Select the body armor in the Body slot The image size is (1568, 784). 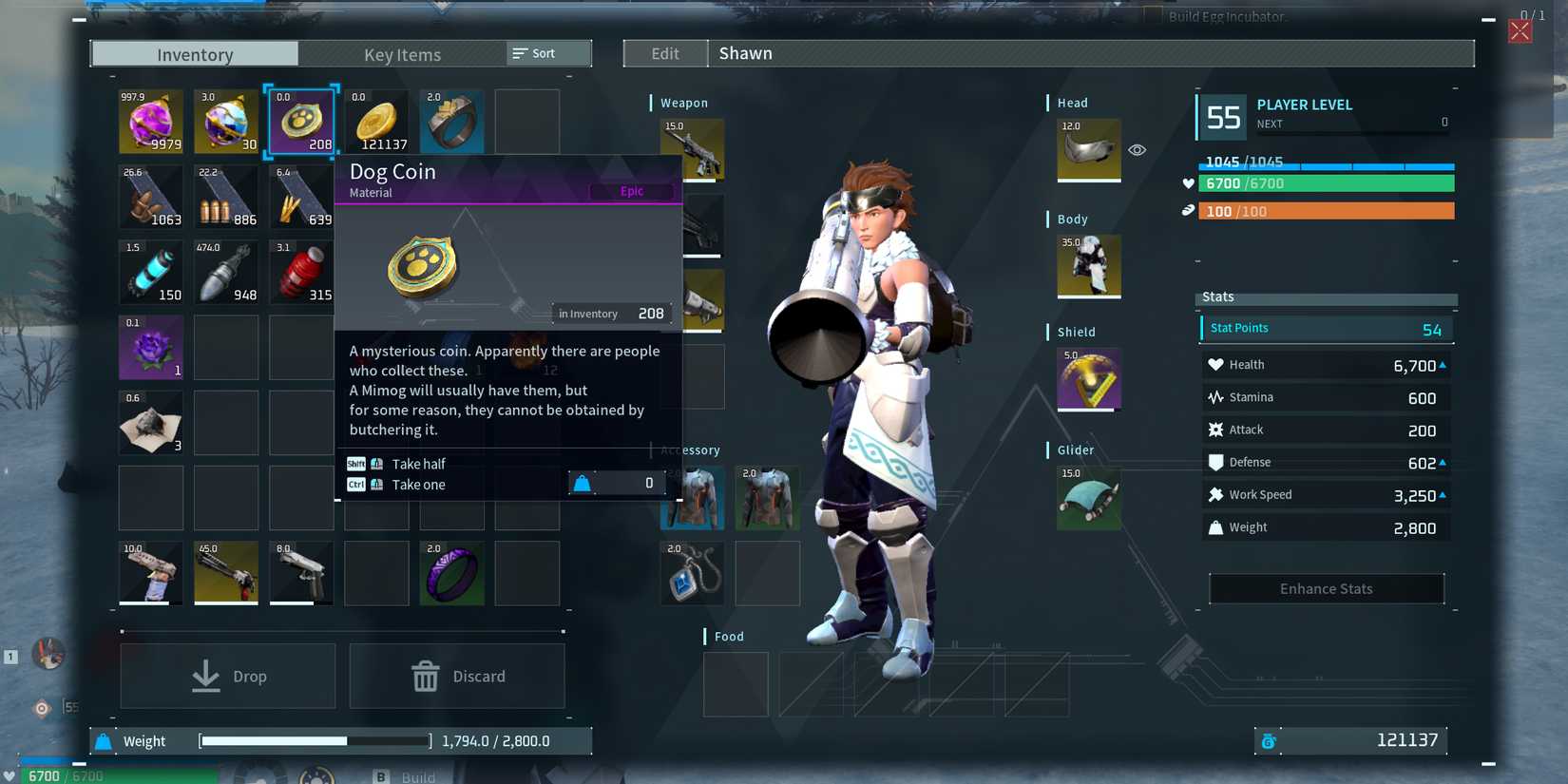[1087, 267]
